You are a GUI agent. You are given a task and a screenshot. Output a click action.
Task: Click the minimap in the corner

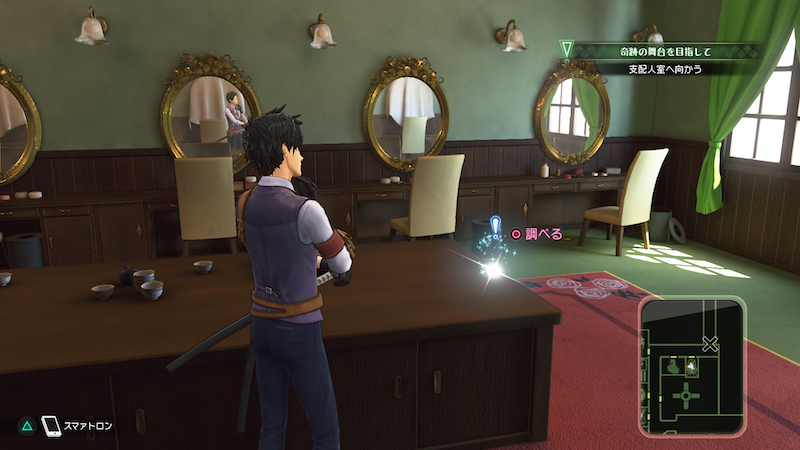(x=693, y=366)
